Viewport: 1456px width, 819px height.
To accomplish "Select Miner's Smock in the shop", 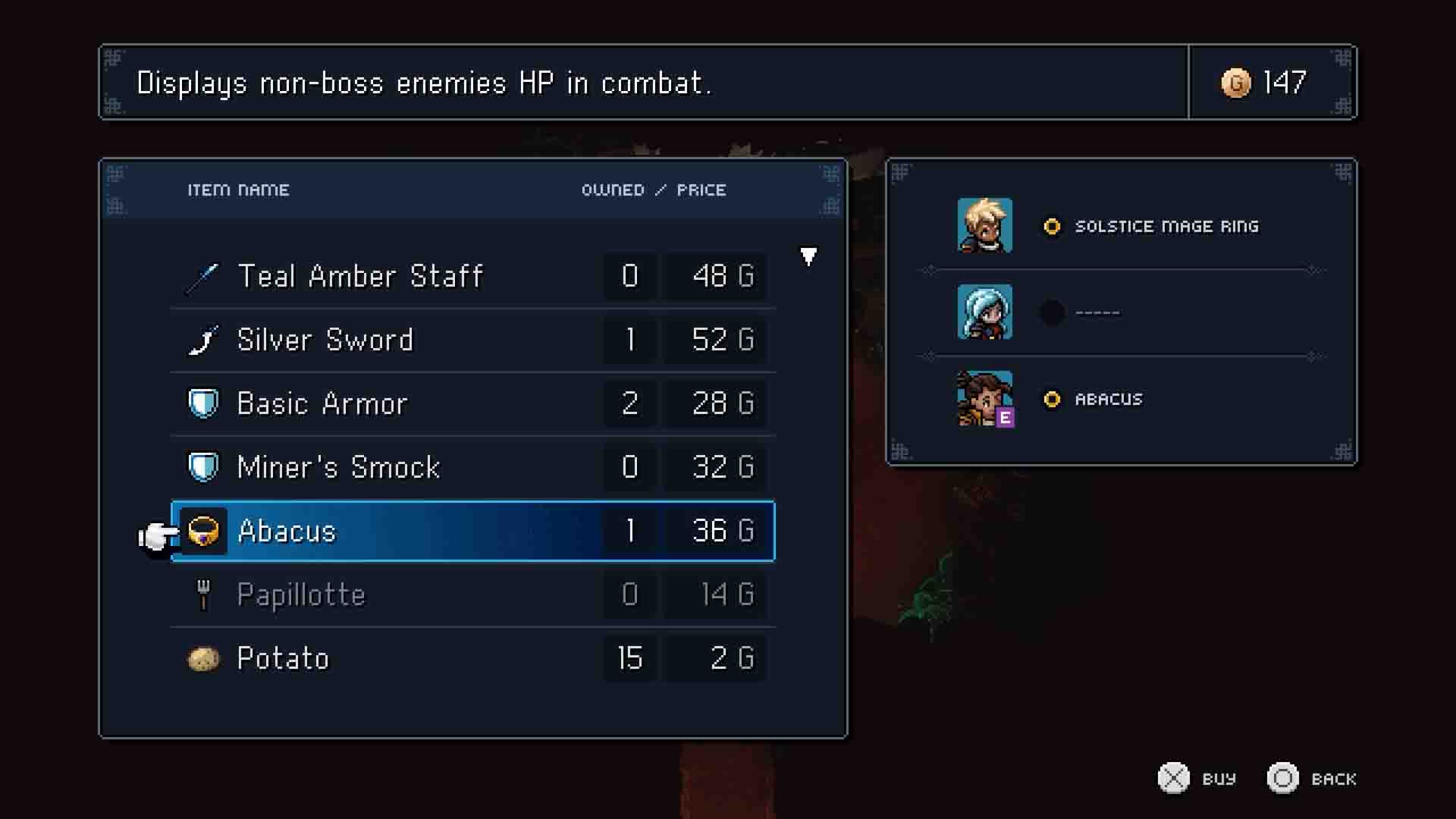I will pyautogui.click(x=473, y=467).
